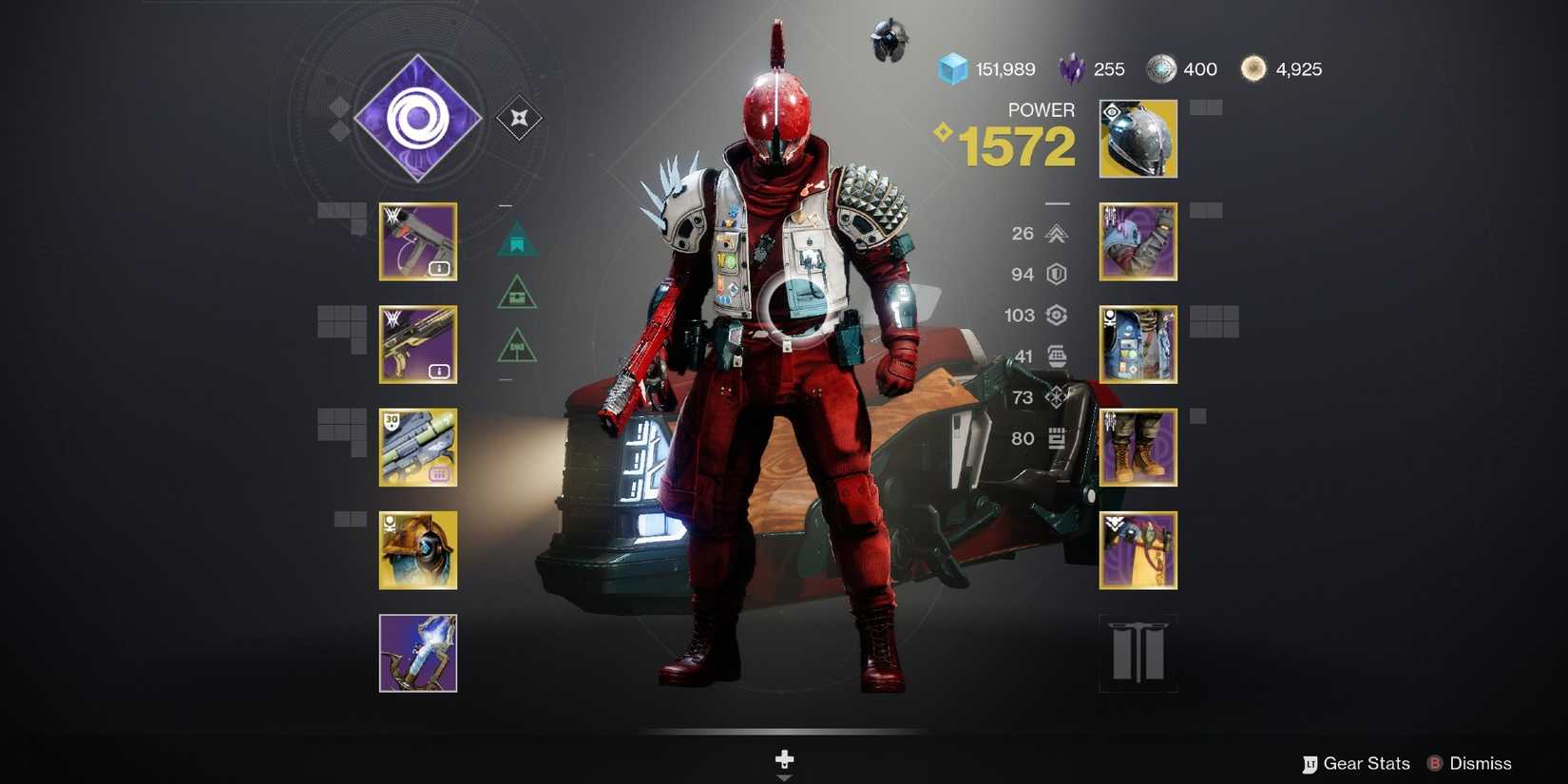Inspect the energy hand cannon weapon
This screenshot has height=784, width=1568.
(x=418, y=346)
